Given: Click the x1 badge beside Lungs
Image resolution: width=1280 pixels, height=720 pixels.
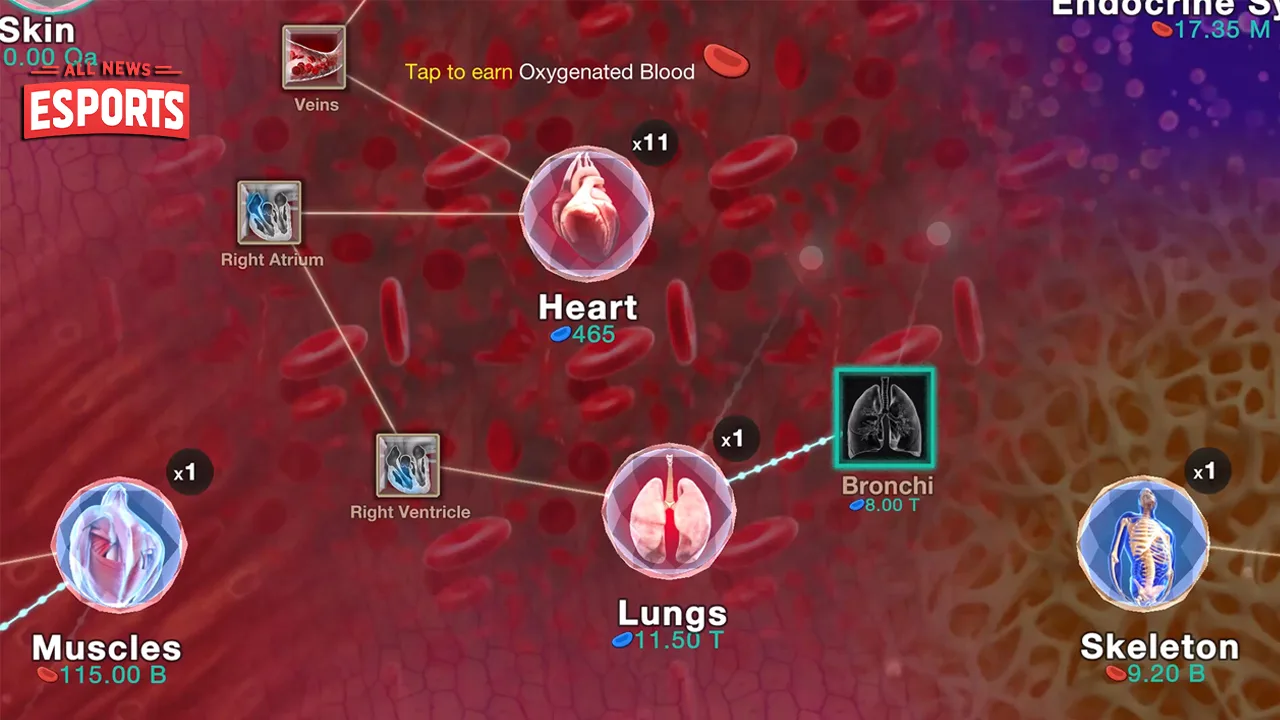Looking at the screenshot, I should click(x=735, y=438).
